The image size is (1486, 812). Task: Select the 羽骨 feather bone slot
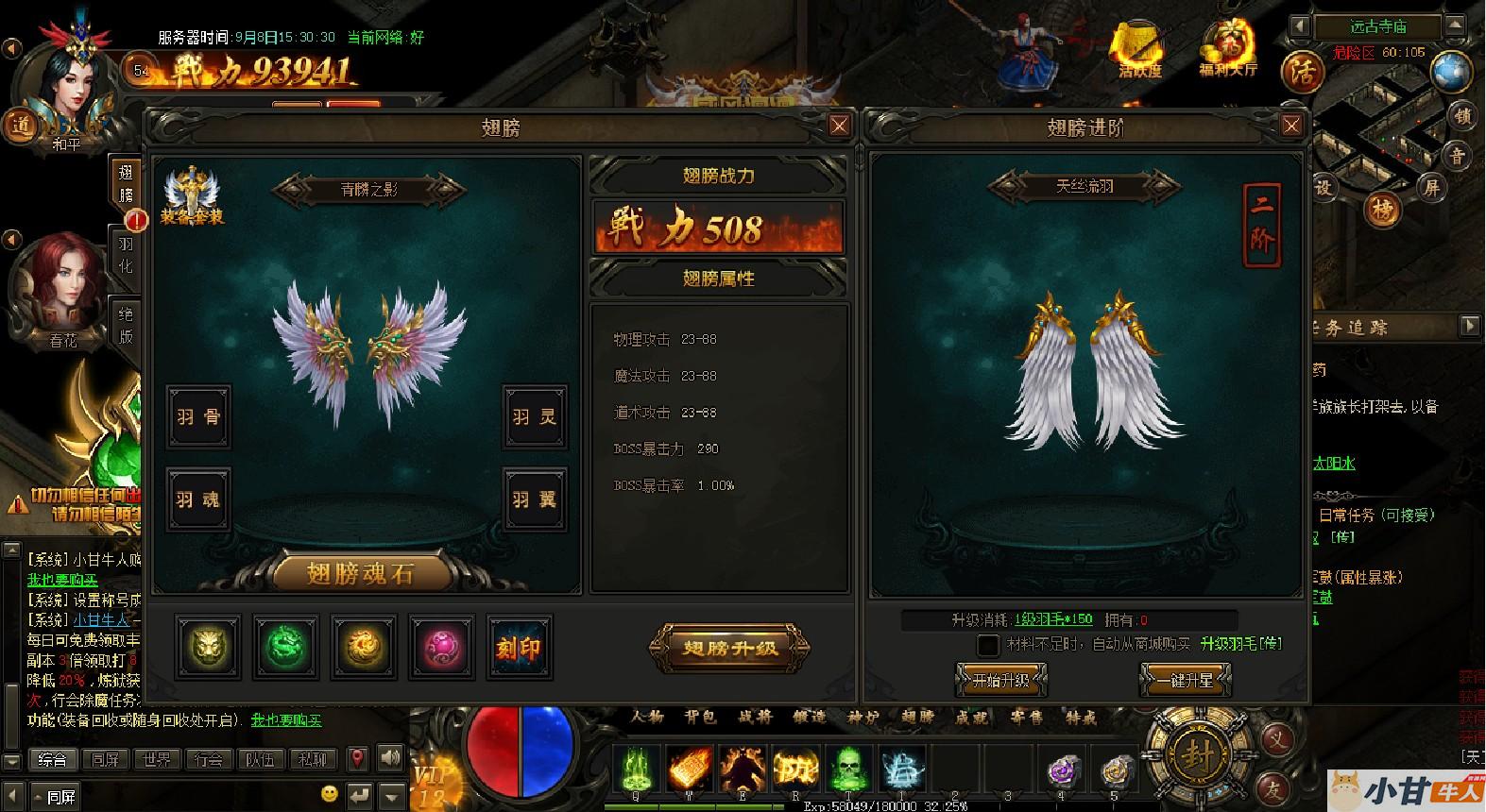click(198, 416)
